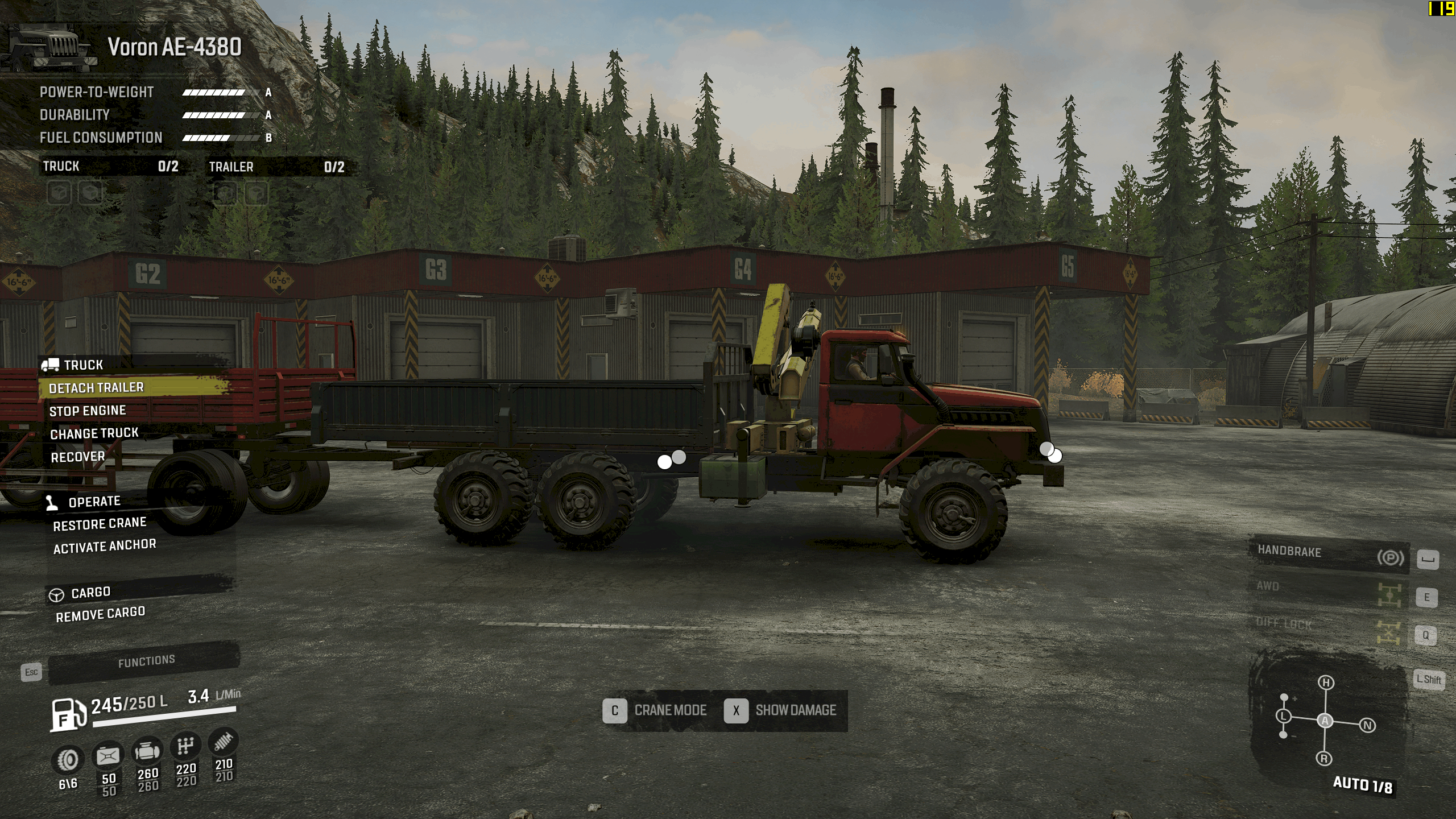Activate Anchor from the Operate list
The height and width of the screenshot is (819, 1456).
click(x=105, y=546)
